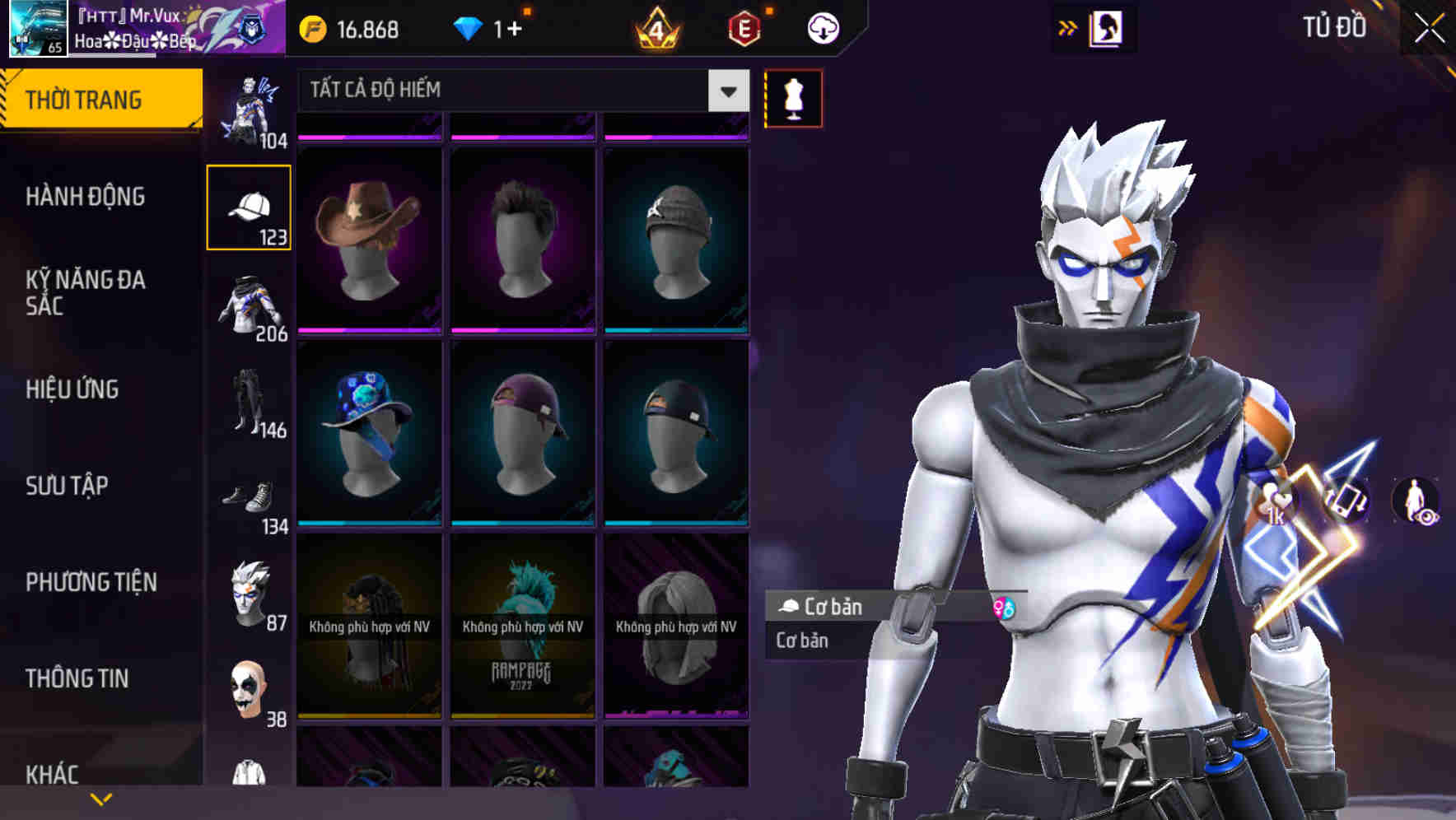Toggle the gender filter on the equipped hat
The width and height of the screenshot is (1456, 820).
(1006, 608)
